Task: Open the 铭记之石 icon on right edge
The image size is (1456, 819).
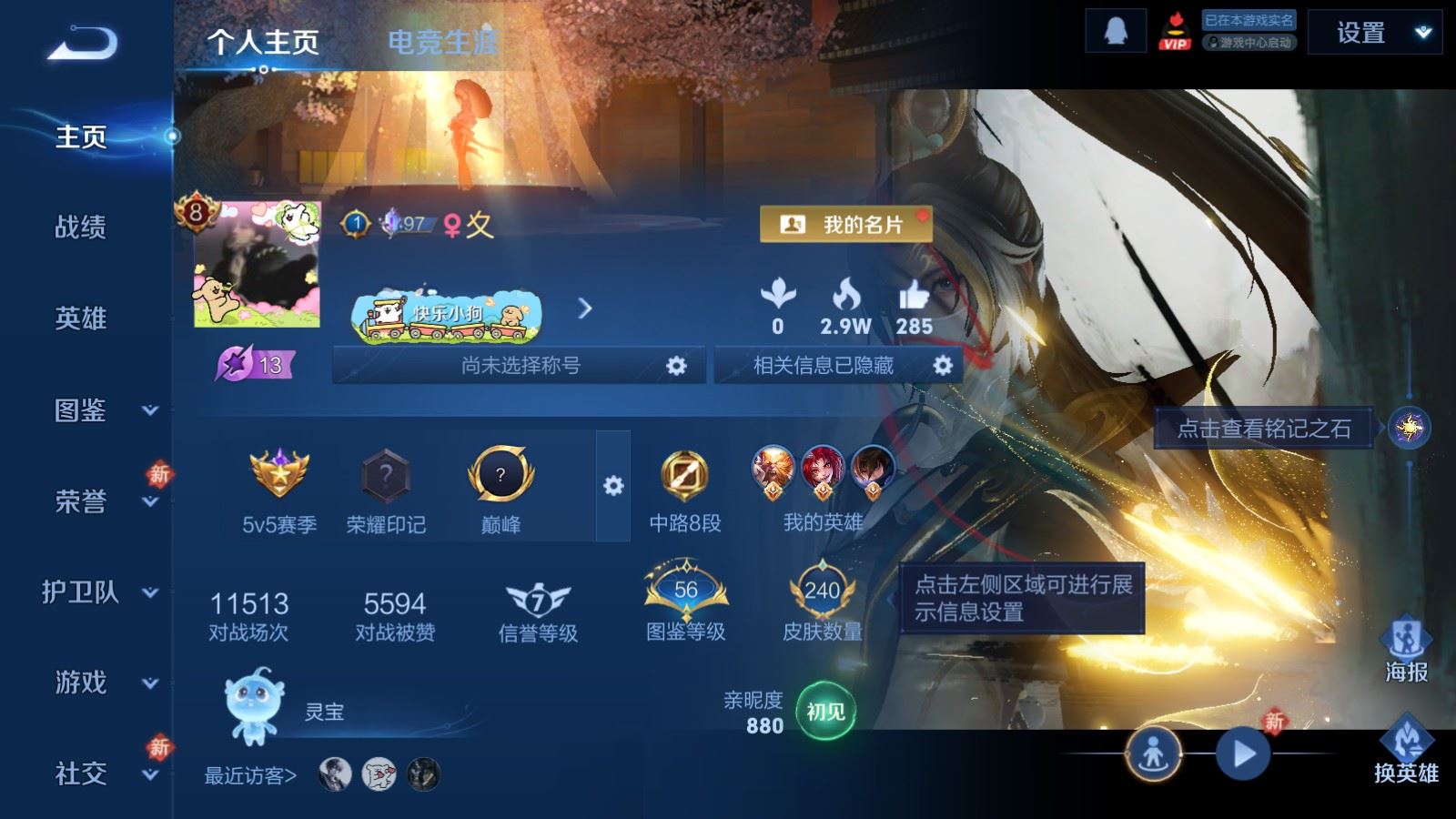Action: 1409,426
